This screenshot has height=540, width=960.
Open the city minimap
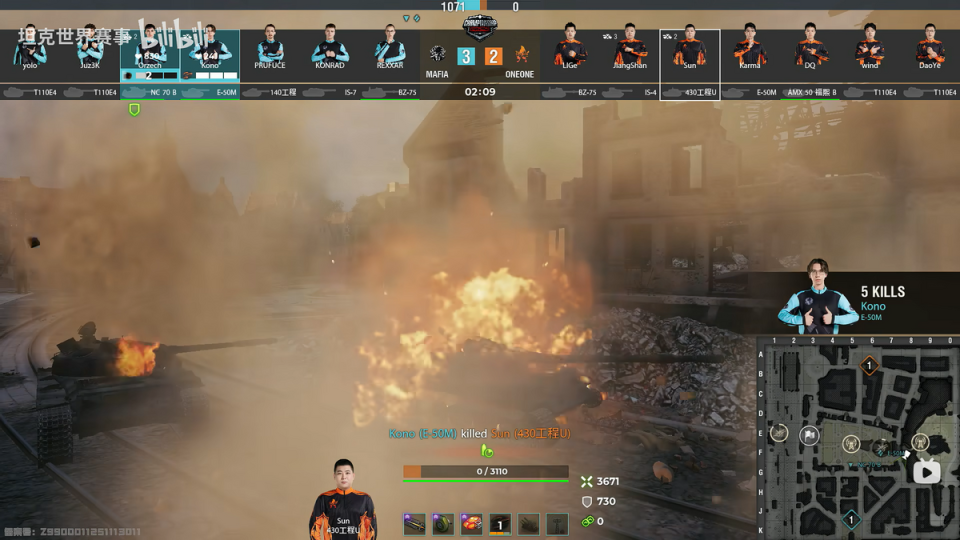point(858,438)
